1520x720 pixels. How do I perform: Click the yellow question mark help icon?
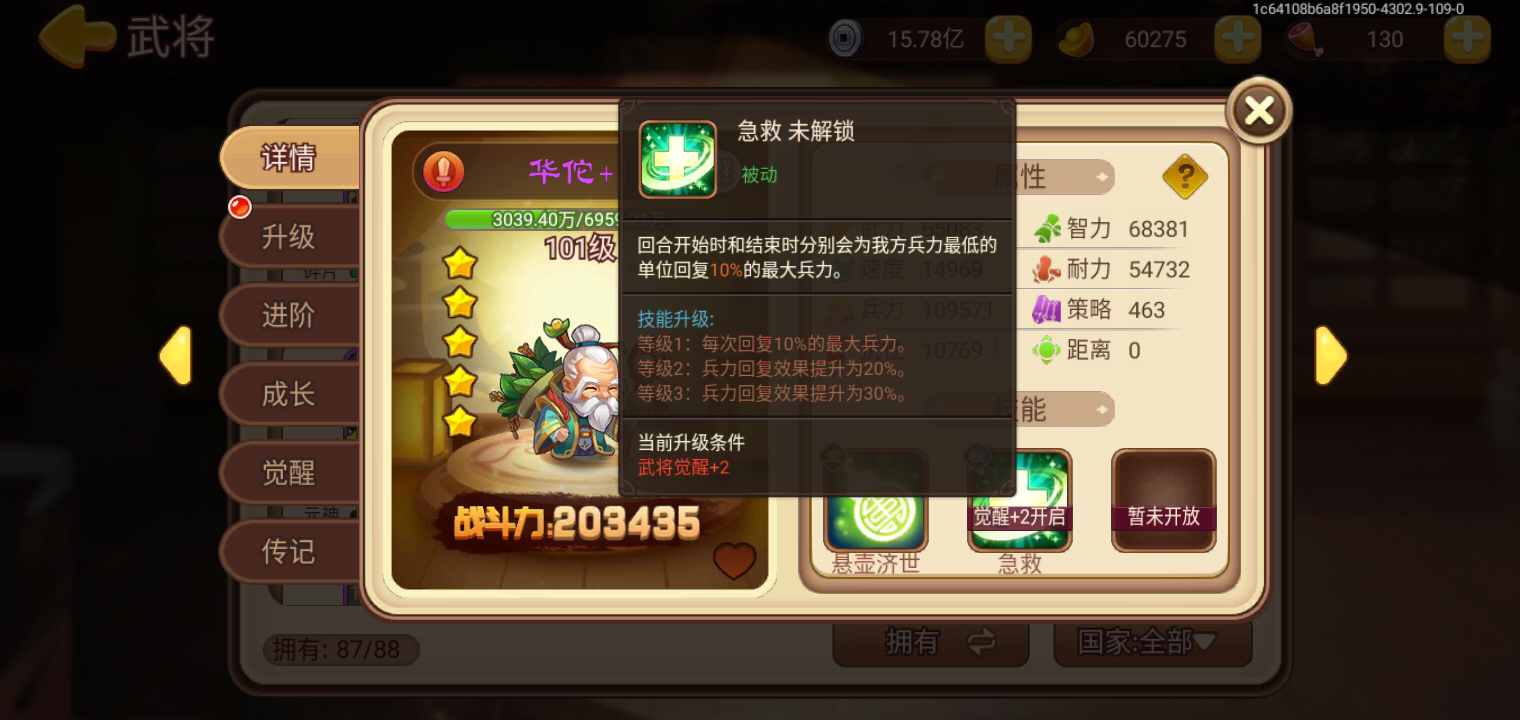click(x=1186, y=177)
